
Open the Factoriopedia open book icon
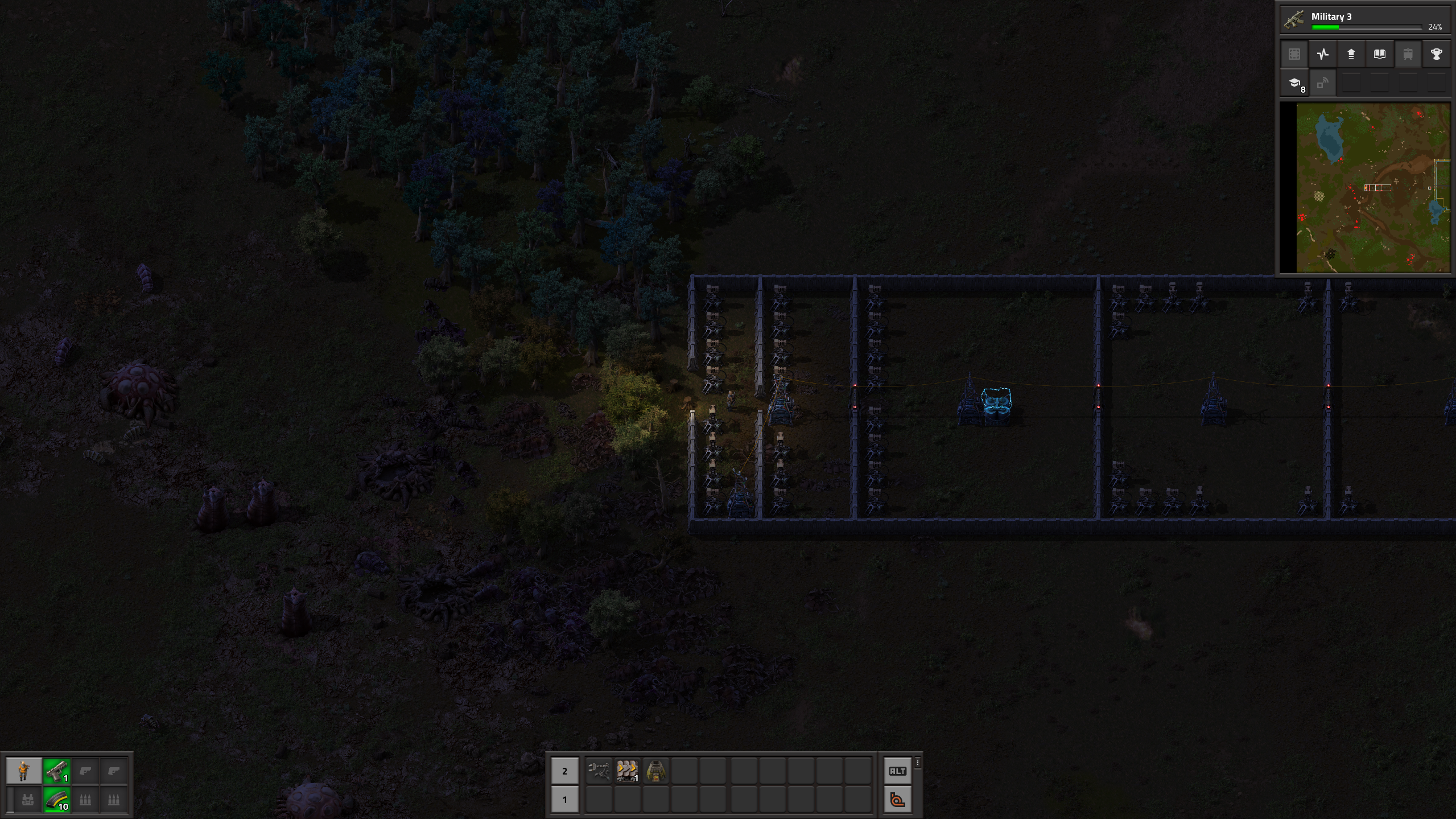pyautogui.click(x=1380, y=54)
